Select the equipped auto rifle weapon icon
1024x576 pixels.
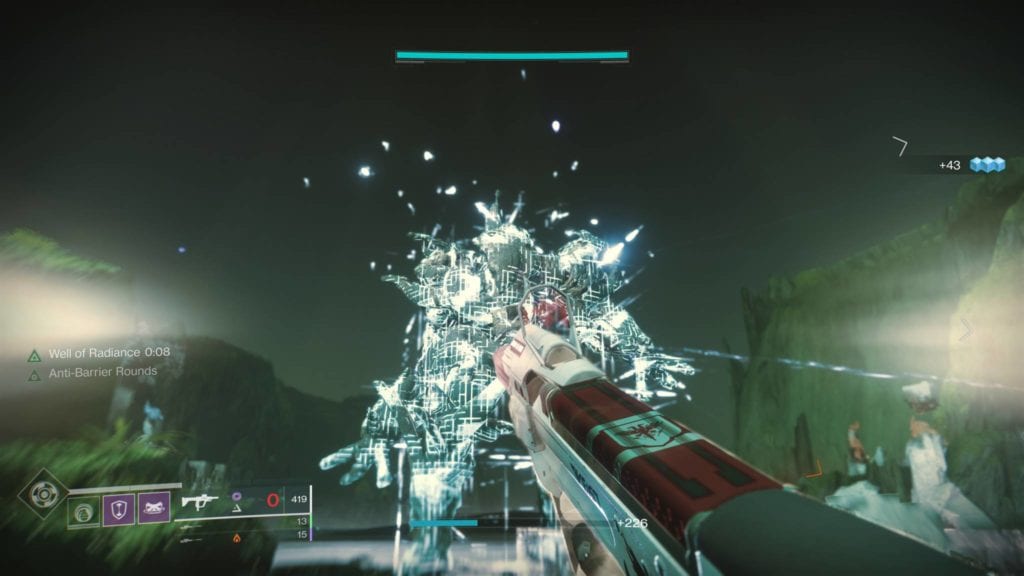coord(200,501)
